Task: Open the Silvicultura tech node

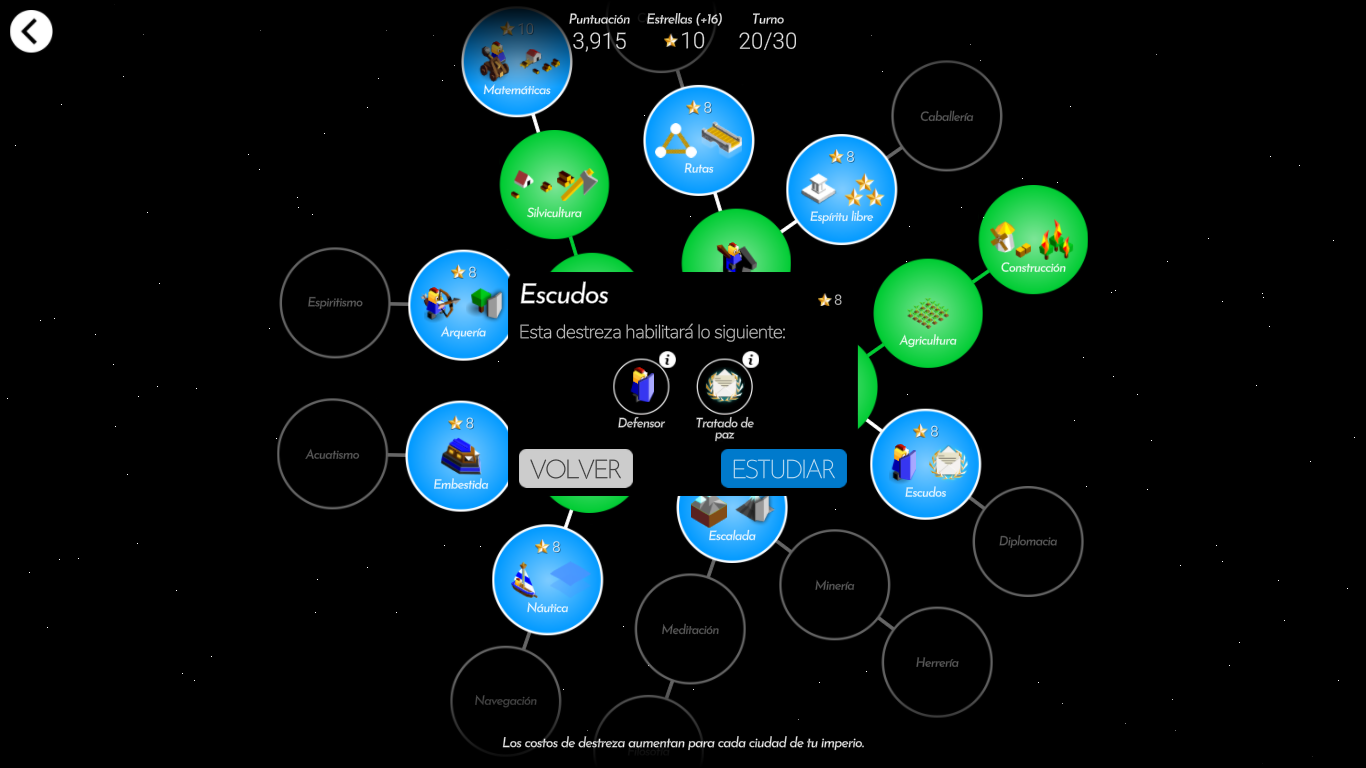Action: 554,185
